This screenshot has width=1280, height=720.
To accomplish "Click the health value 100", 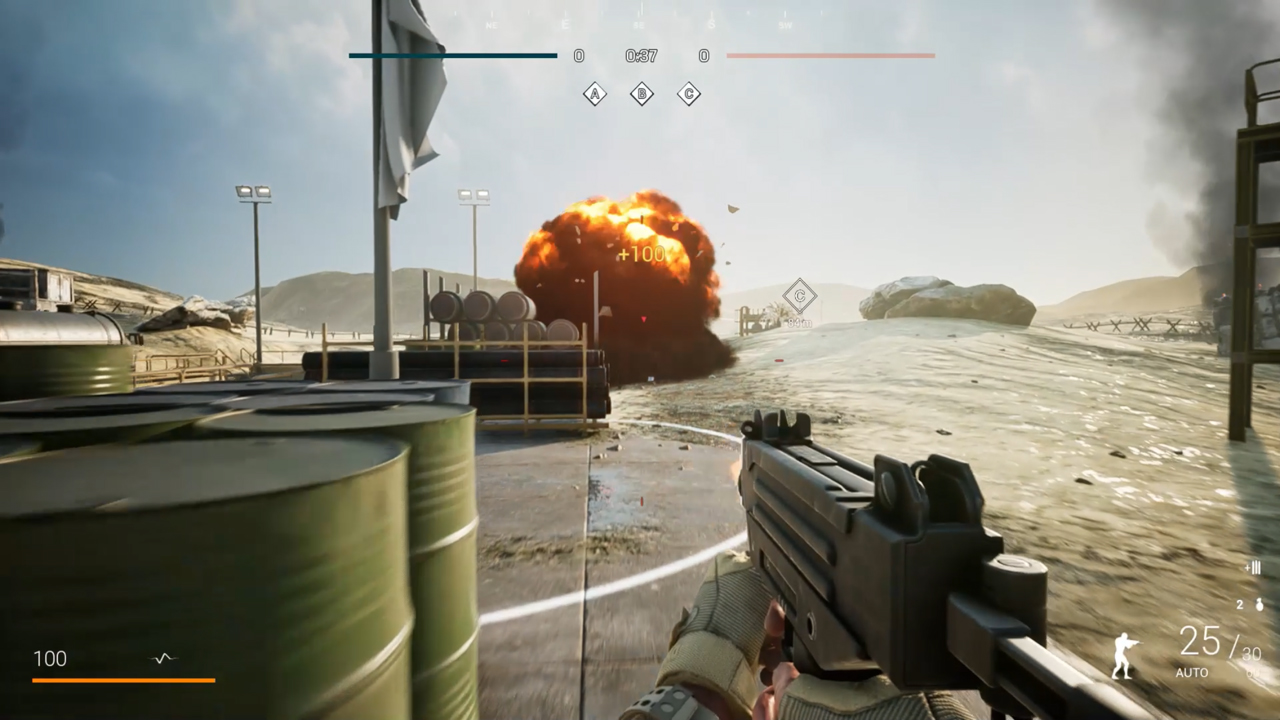I will coord(50,658).
